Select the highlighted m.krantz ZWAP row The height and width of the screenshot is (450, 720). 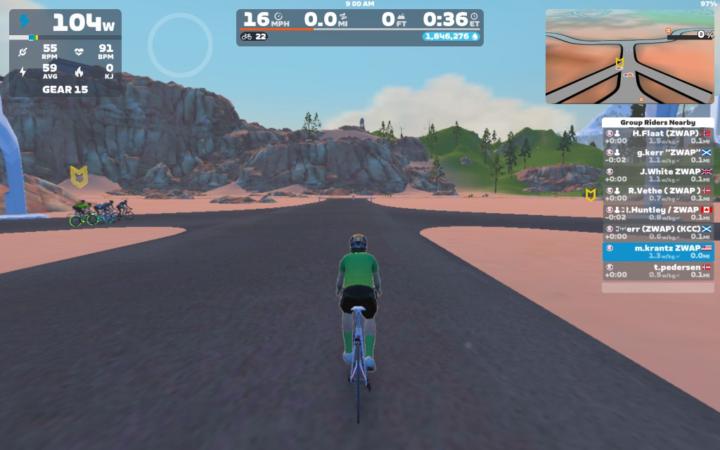(657, 251)
